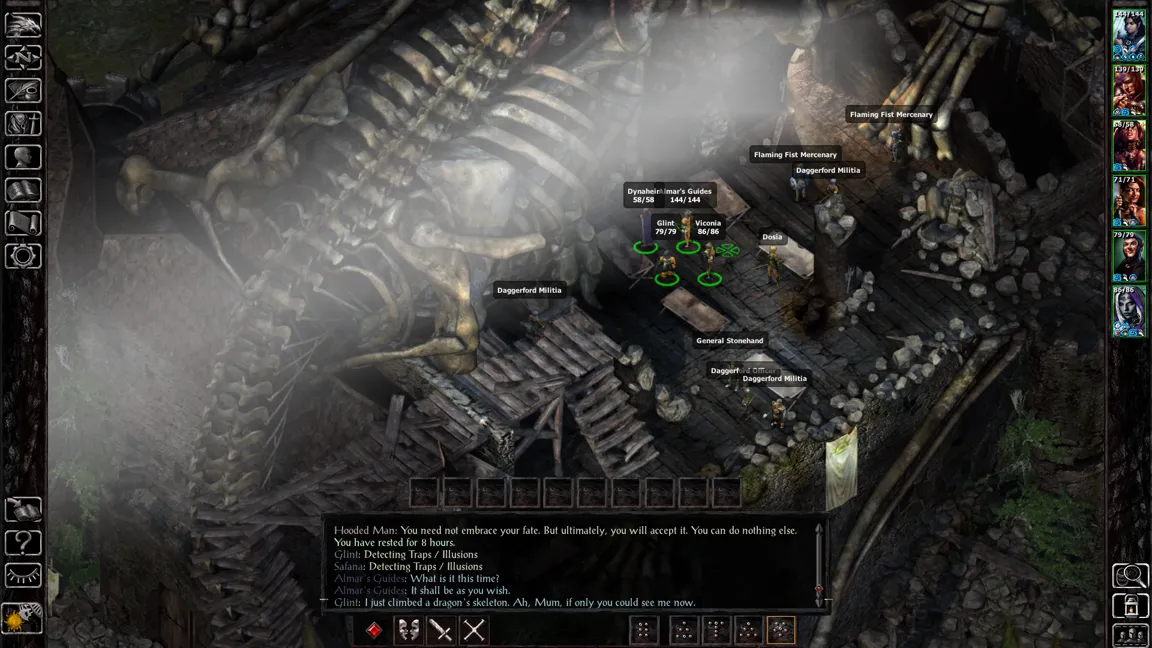Toggle the padlock button
This screenshot has height=648, width=1152.
1131,605
